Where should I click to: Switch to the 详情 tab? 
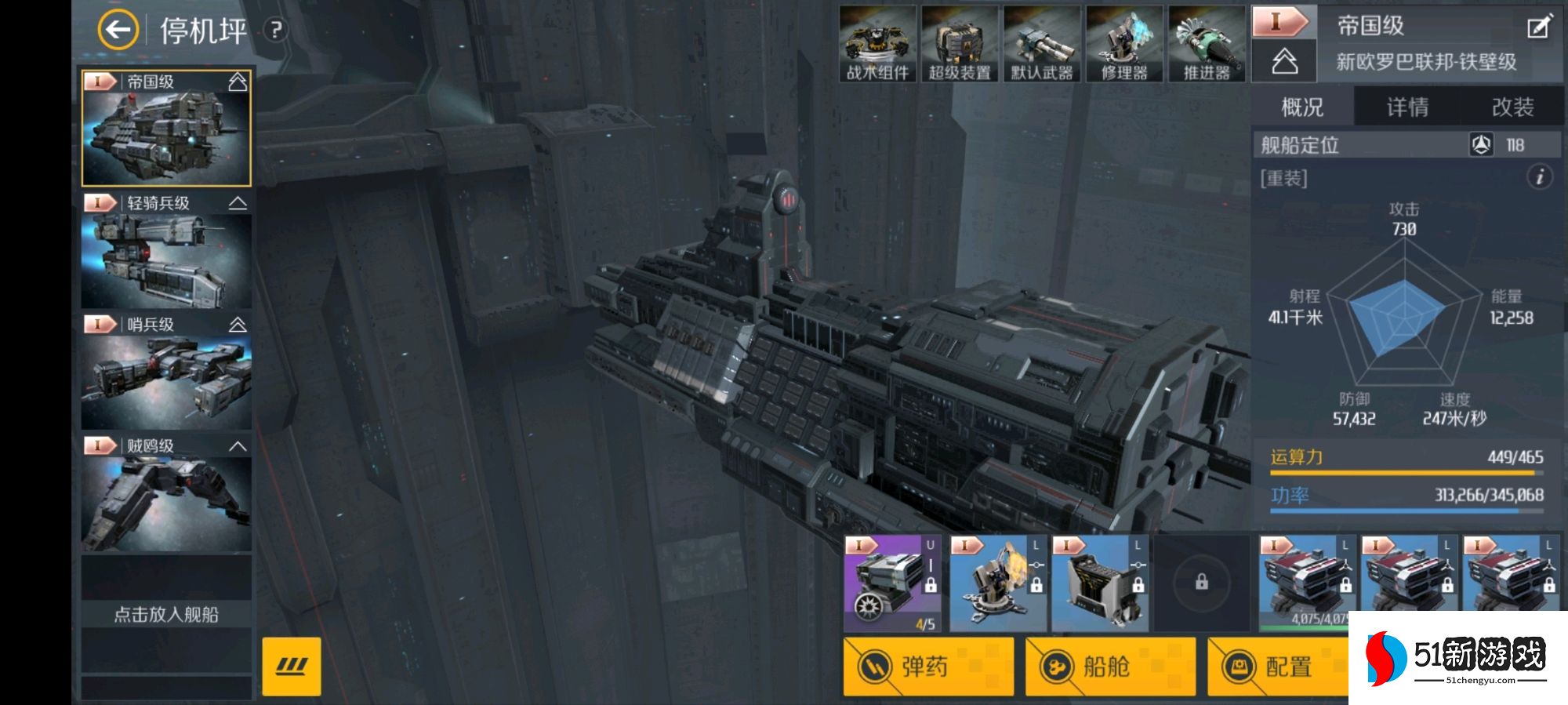pos(1407,107)
